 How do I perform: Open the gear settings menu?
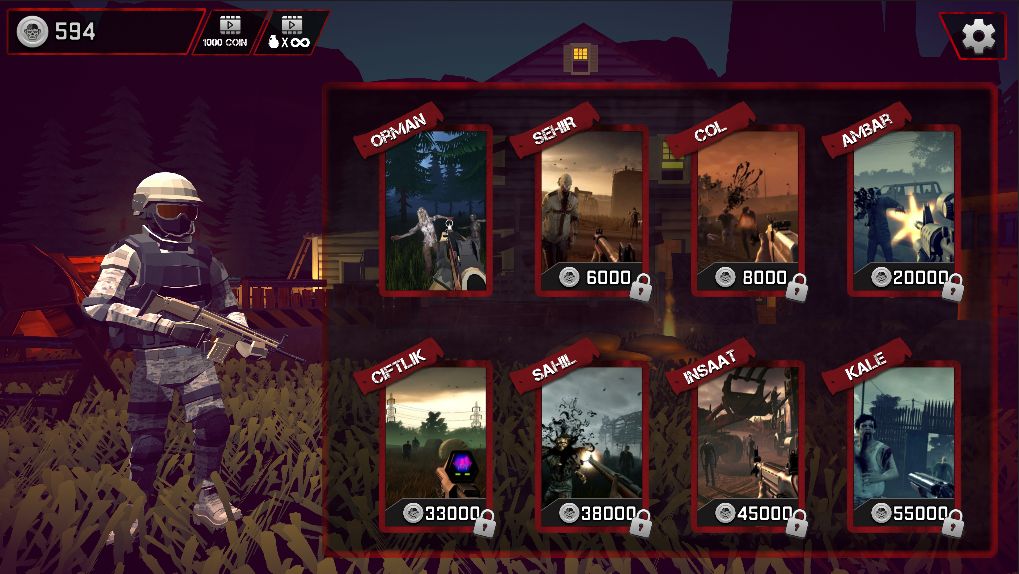[977, 37]
